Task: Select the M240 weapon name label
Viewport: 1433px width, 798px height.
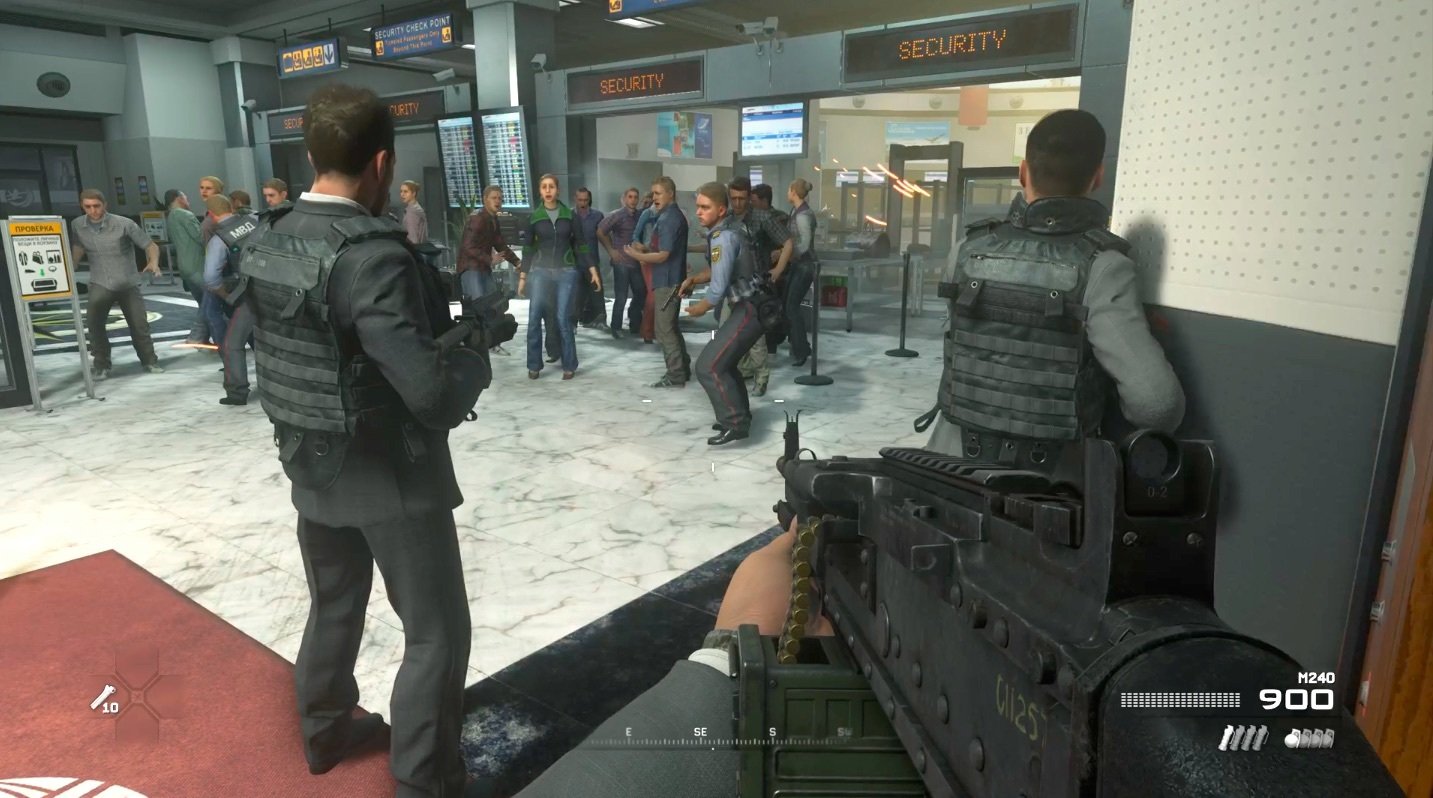Action: [x=1316, y=676]
